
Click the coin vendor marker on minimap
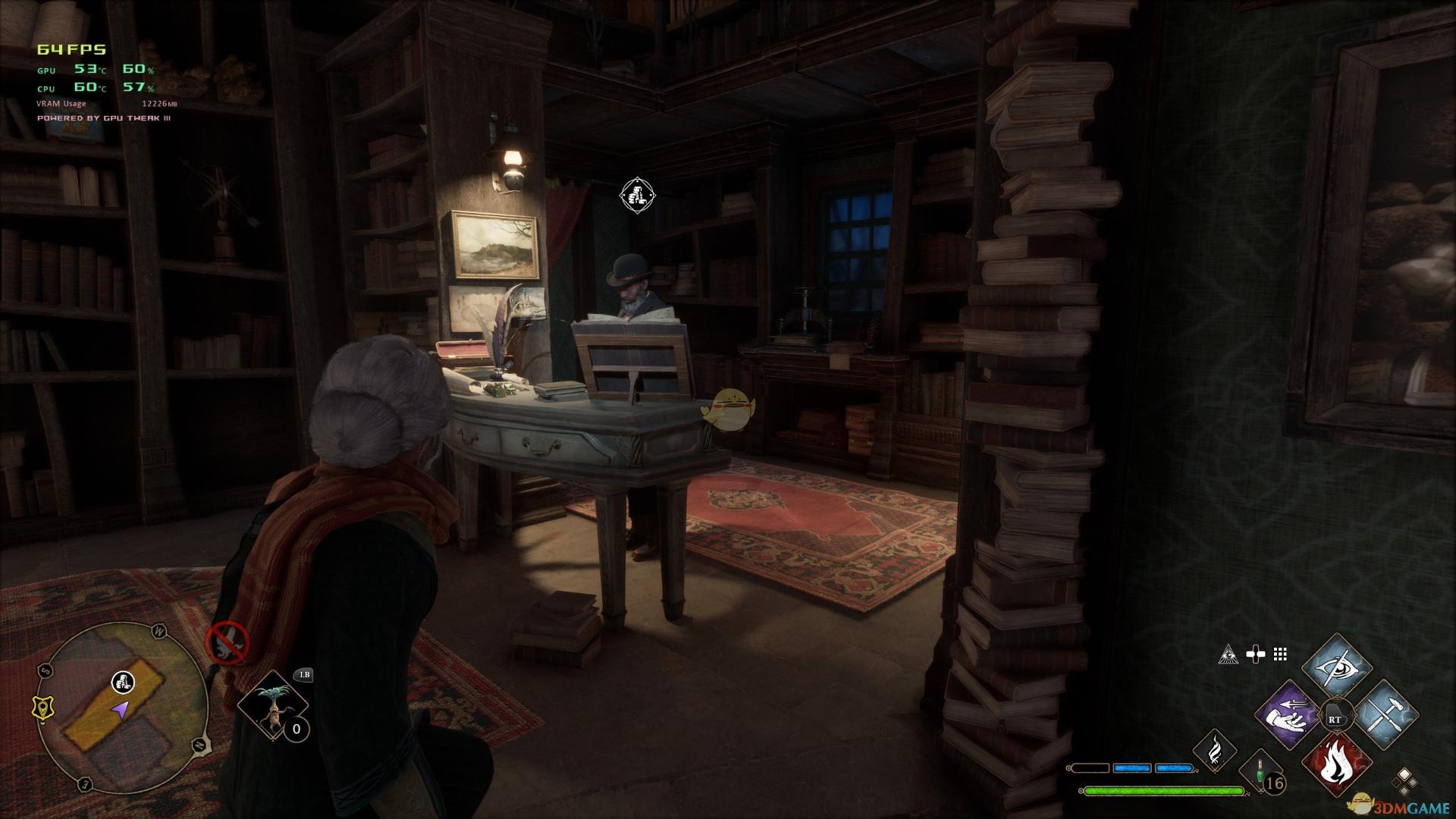point(123,682)
